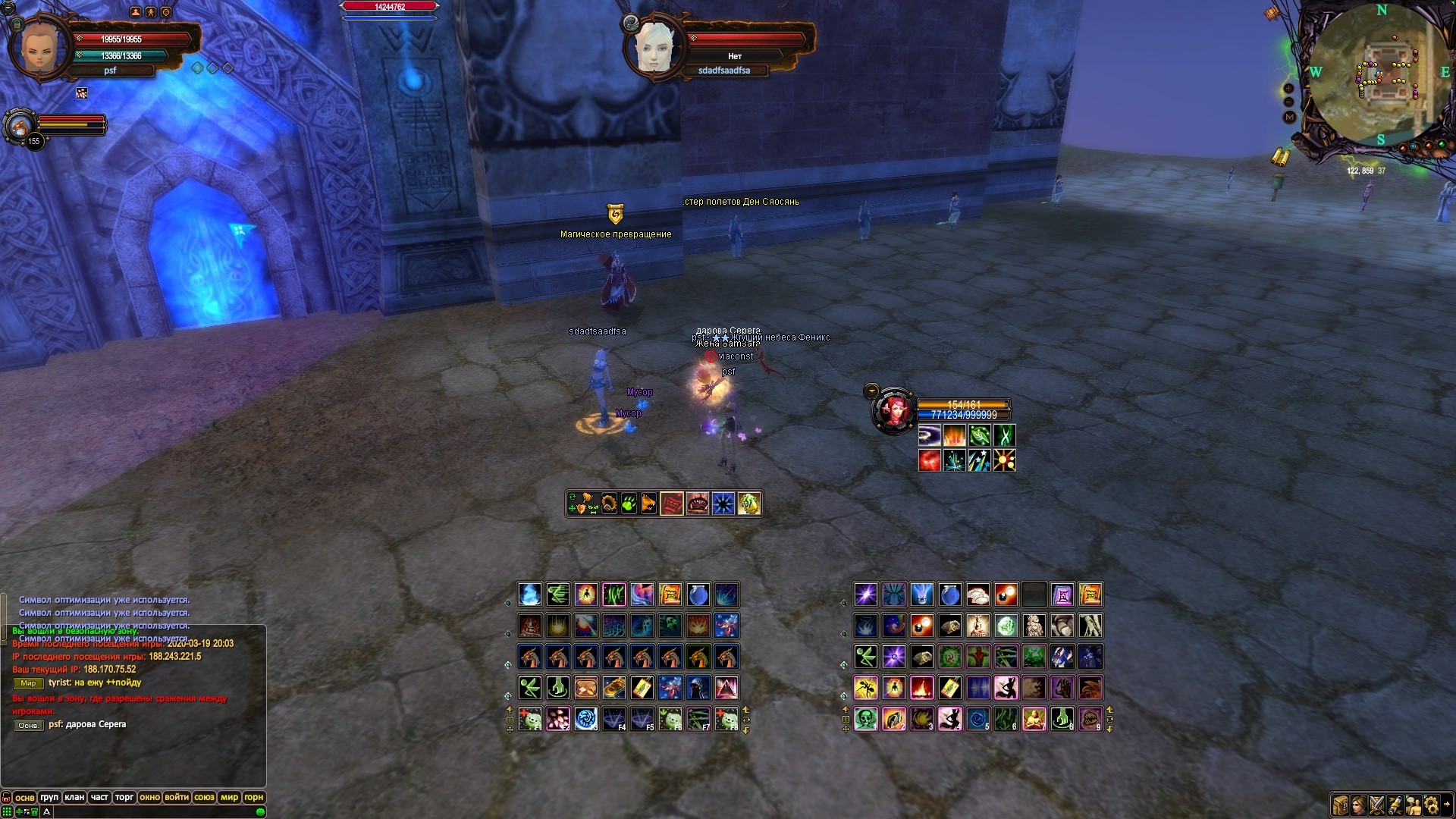Open the yellow scroll icon beside minimap

[x=1281, y=158]
